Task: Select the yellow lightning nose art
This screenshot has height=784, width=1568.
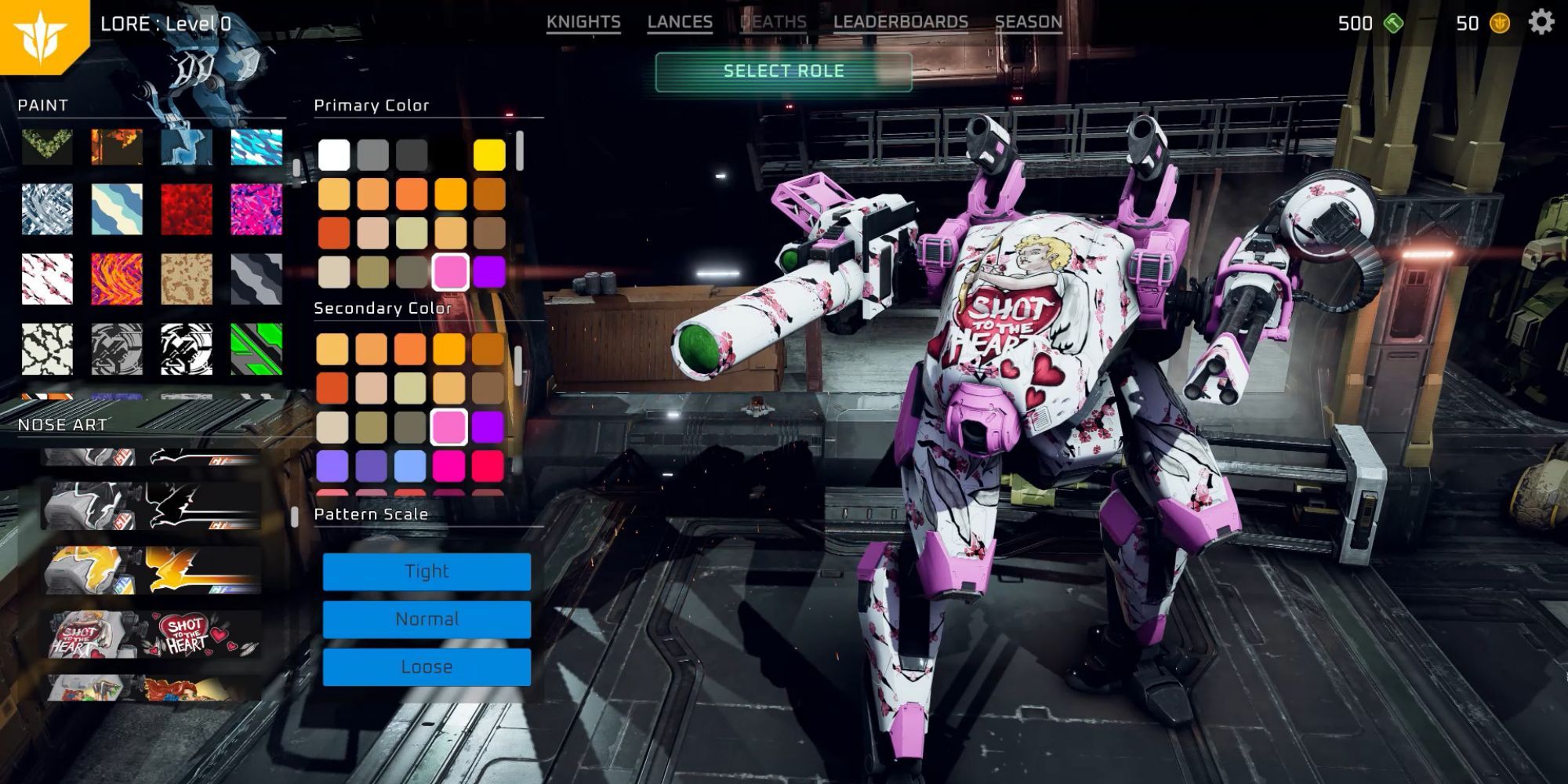Action: (153, 570)
